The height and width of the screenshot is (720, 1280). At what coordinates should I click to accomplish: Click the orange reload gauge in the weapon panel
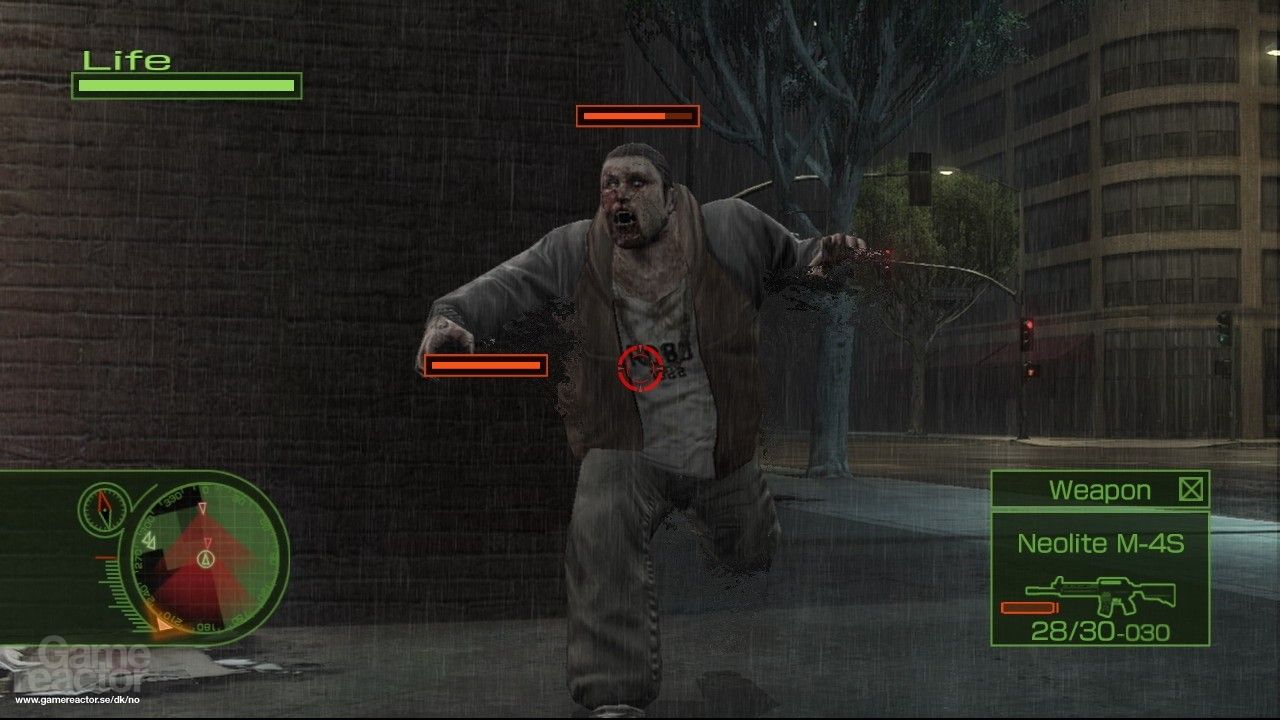[x=1029, y=607]
